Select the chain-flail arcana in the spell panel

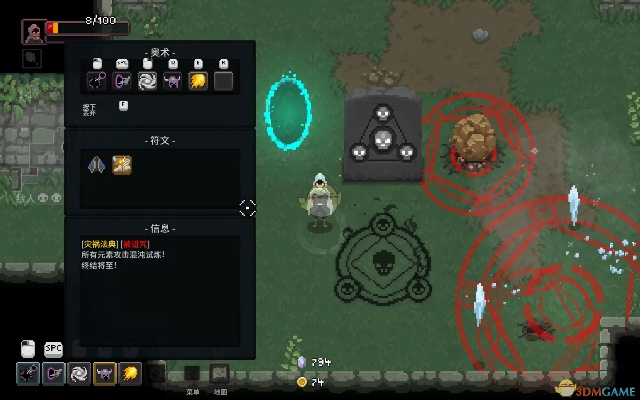(98, 81)
